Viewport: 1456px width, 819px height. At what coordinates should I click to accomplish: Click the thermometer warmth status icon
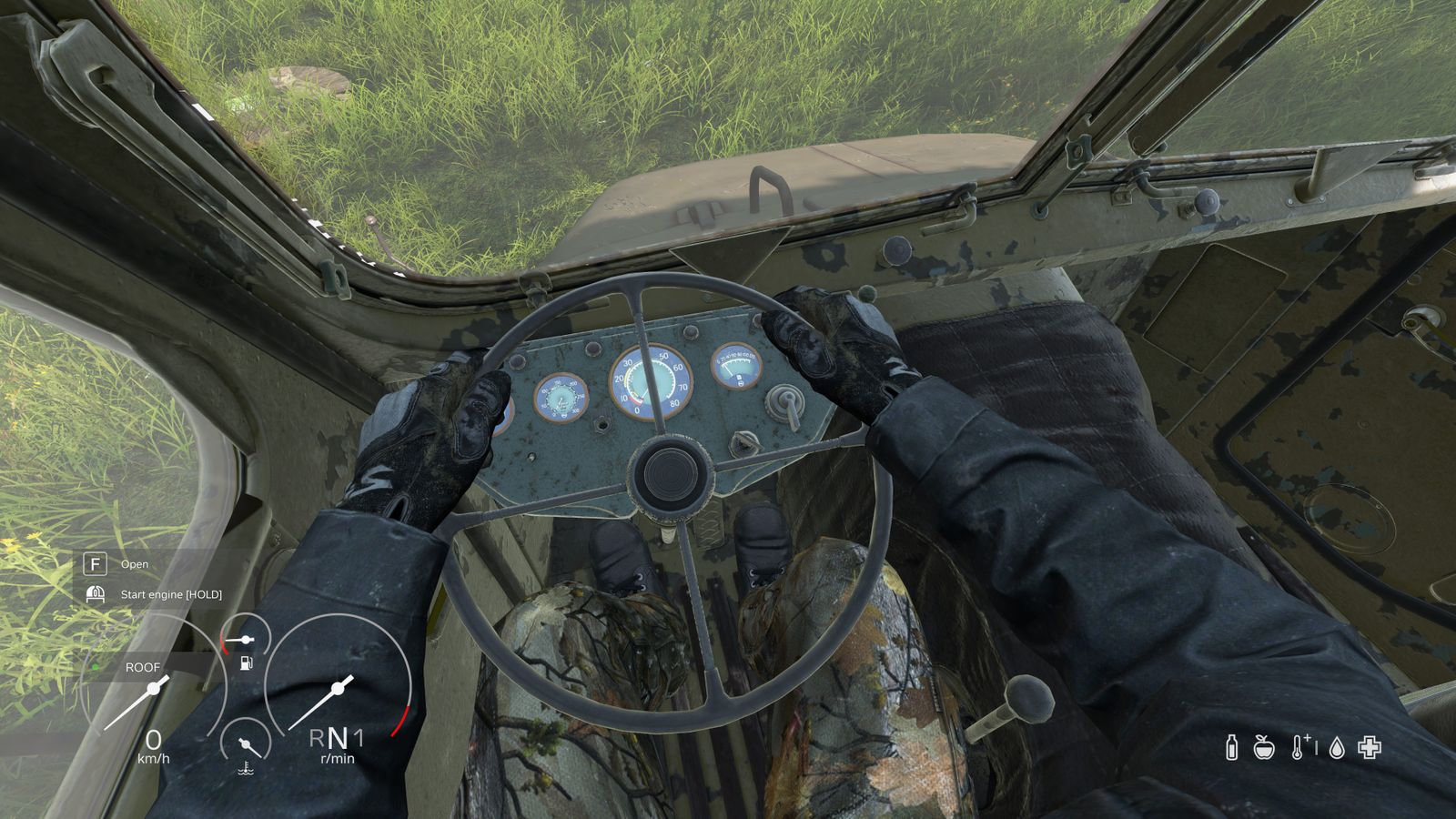point(1298,748)
